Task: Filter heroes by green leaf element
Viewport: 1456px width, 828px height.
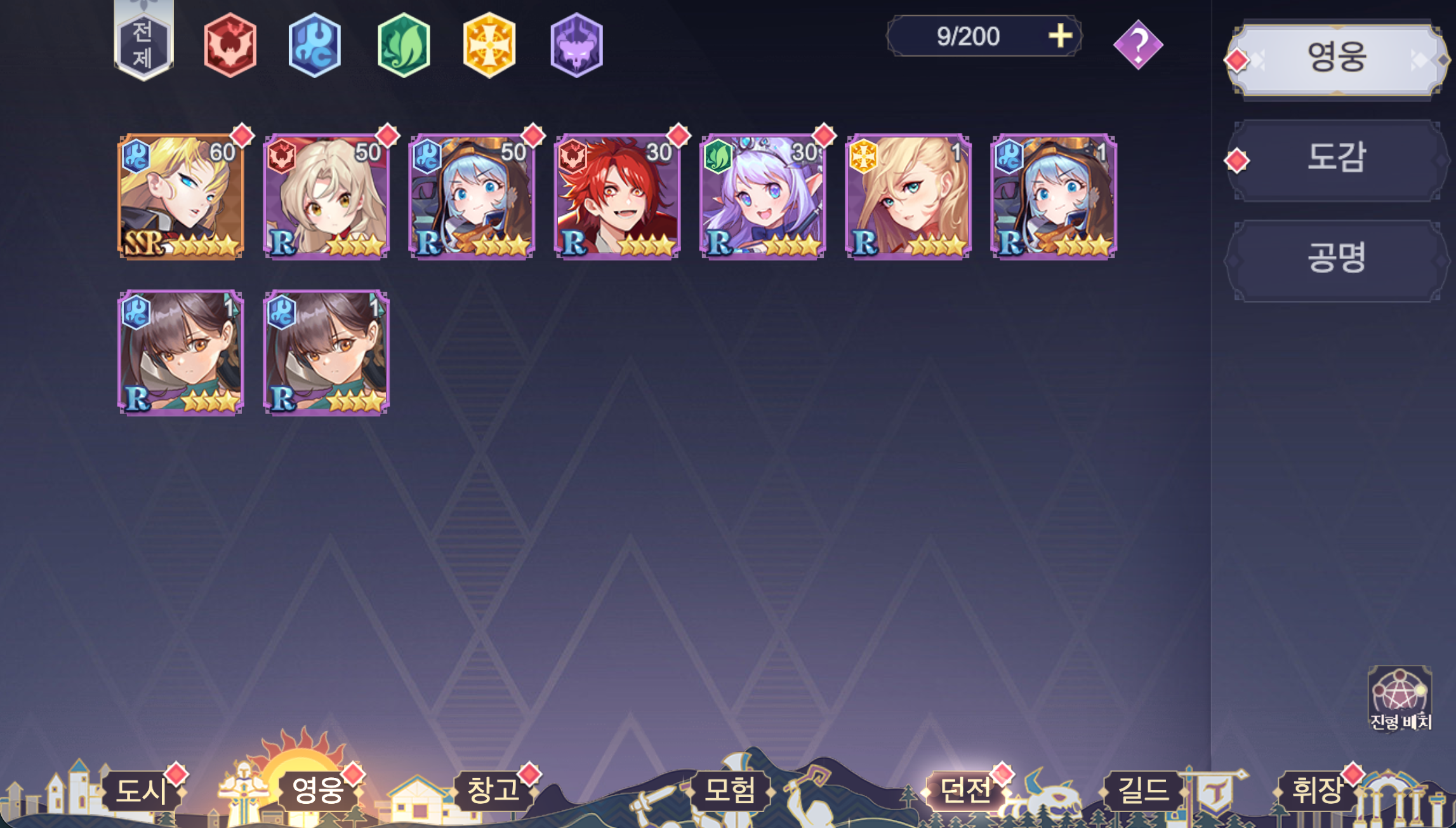Action: [404, 45]
